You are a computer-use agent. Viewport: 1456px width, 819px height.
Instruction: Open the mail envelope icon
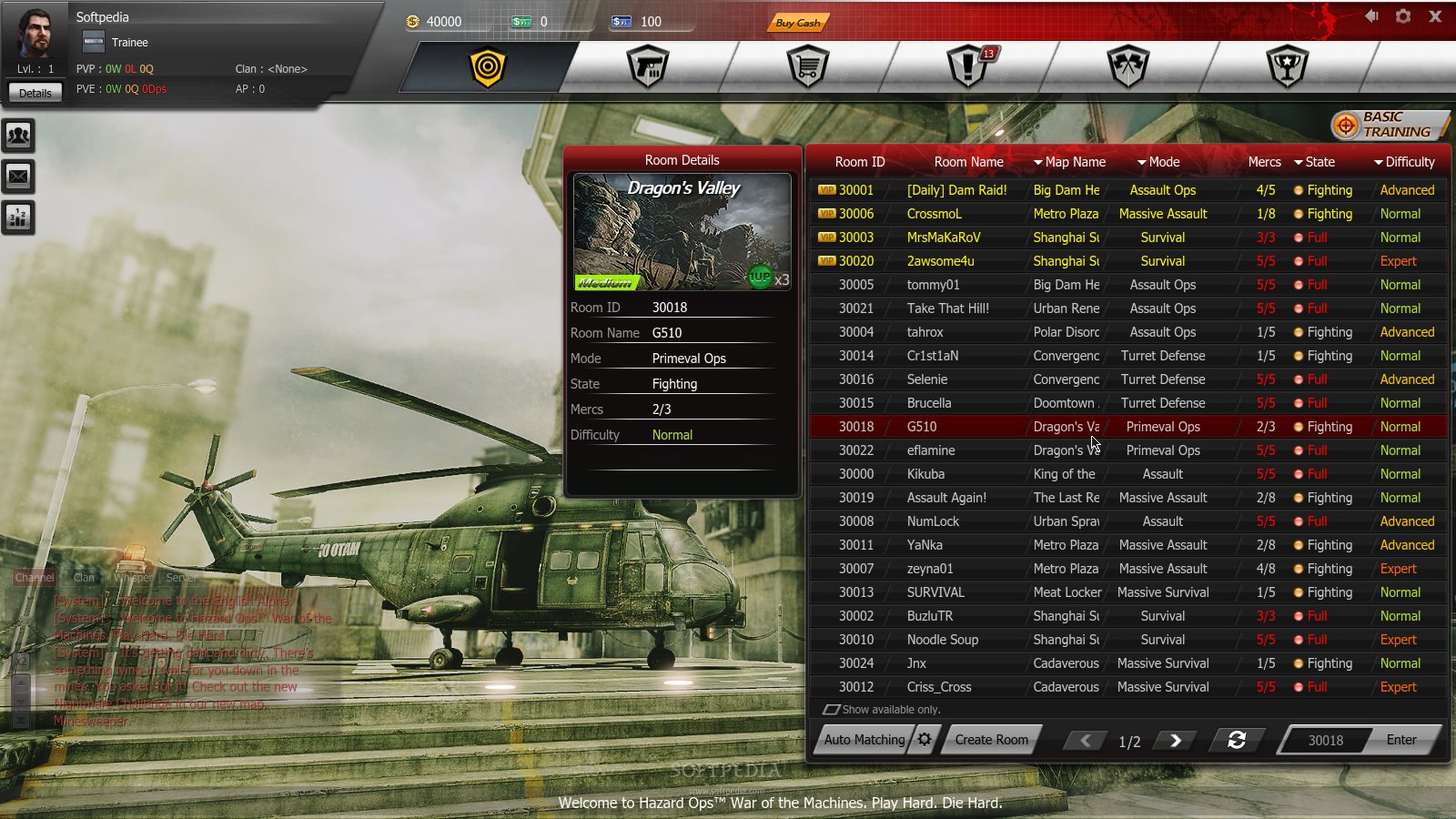point(18,177)
